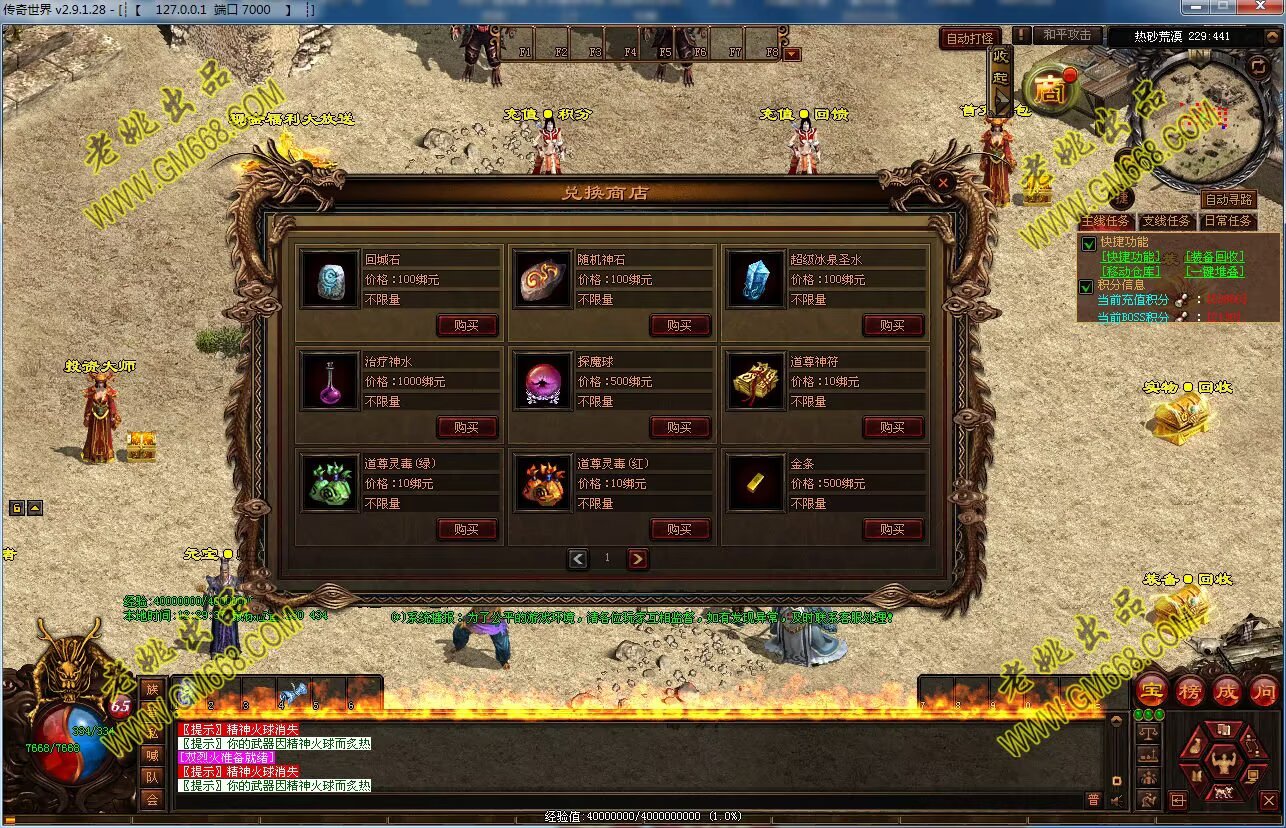This screenshot has height=828, width=1286.
Task: Open the 榜 rankings button
Action: (x=1189, y=690)
